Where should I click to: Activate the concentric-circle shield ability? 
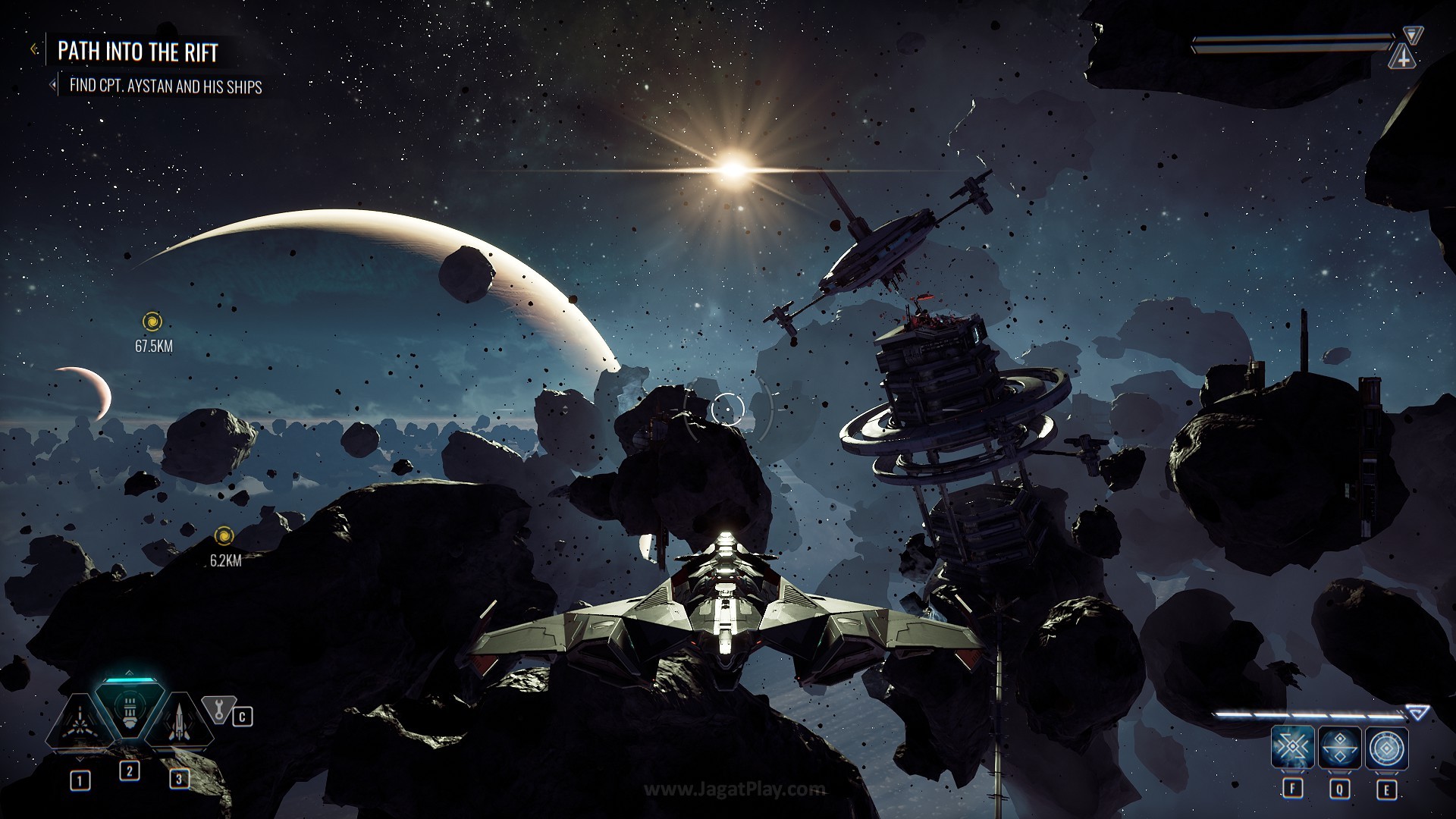tap(1387, 749)
